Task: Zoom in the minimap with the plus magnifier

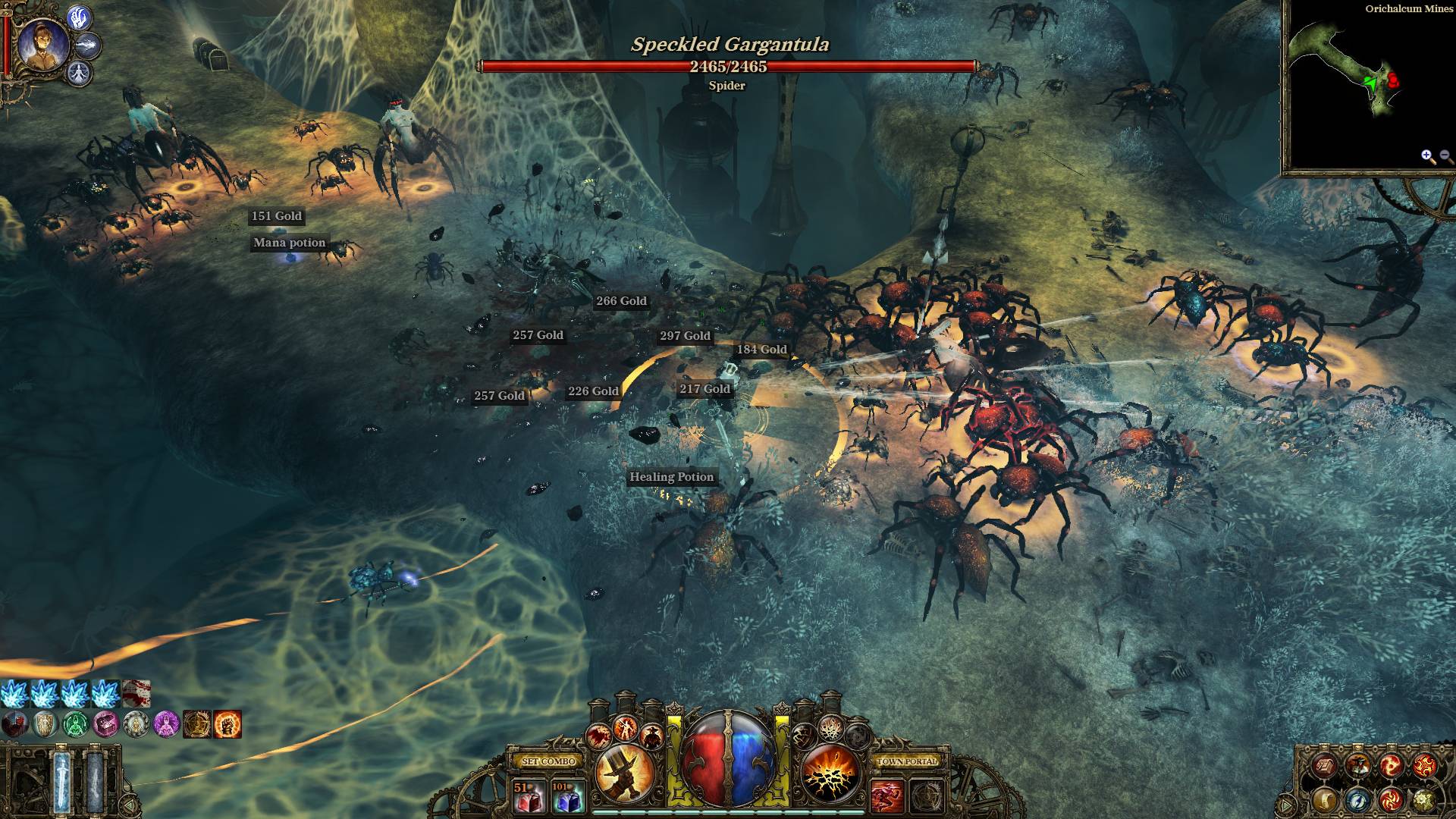Action: coord(1428,157)
